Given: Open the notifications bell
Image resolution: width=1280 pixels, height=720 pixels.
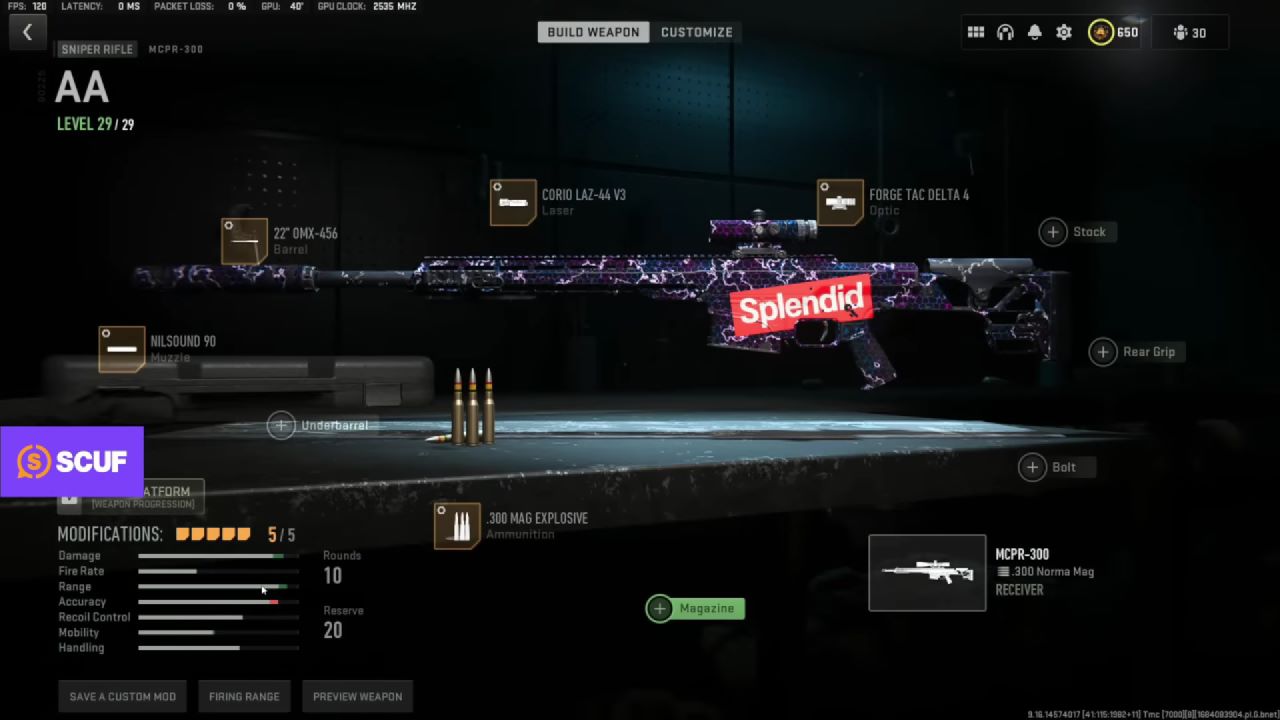Looking at the screenshot, I should [1035, 32].
